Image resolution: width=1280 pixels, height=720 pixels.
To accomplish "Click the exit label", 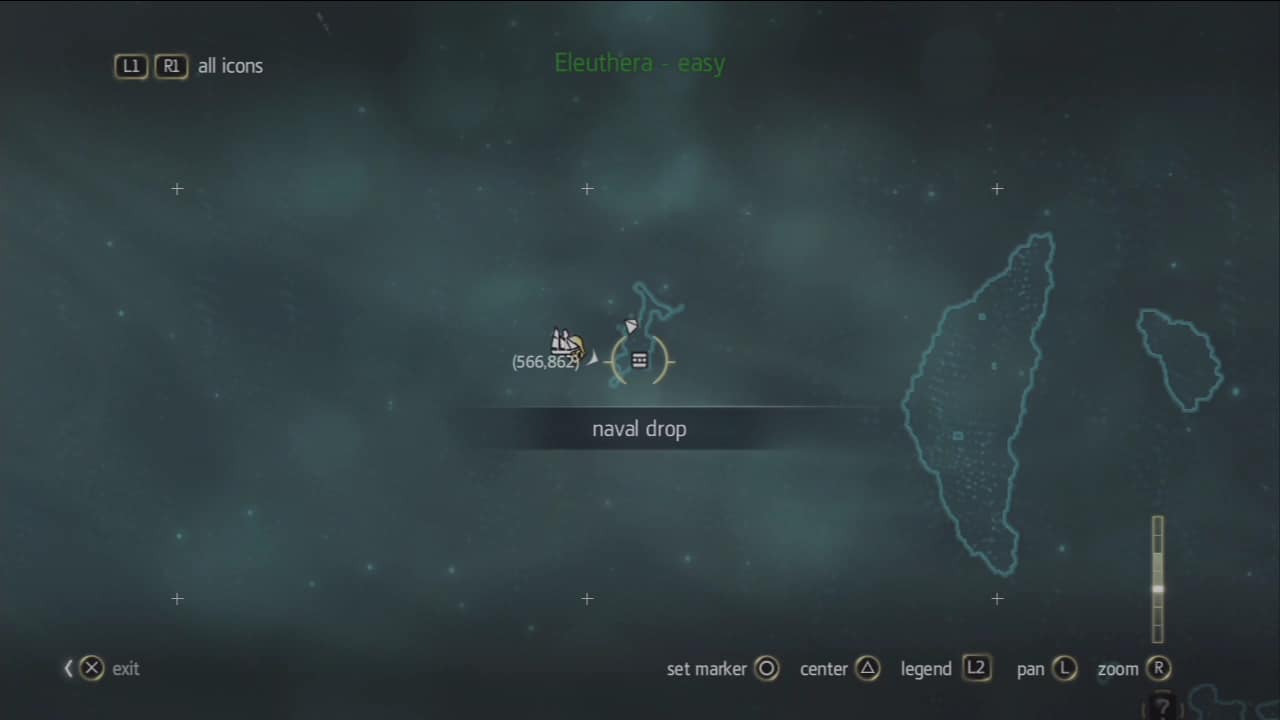I will click(125, 669).
